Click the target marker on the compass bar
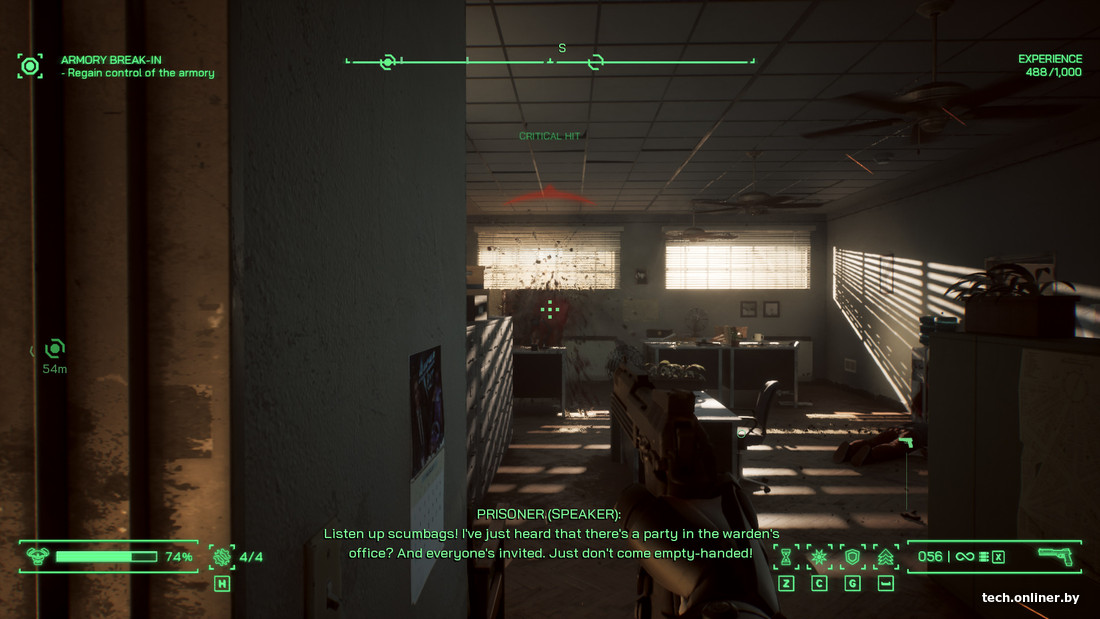The width and height of the screenshot is (1100, 619). click(387, 62)
